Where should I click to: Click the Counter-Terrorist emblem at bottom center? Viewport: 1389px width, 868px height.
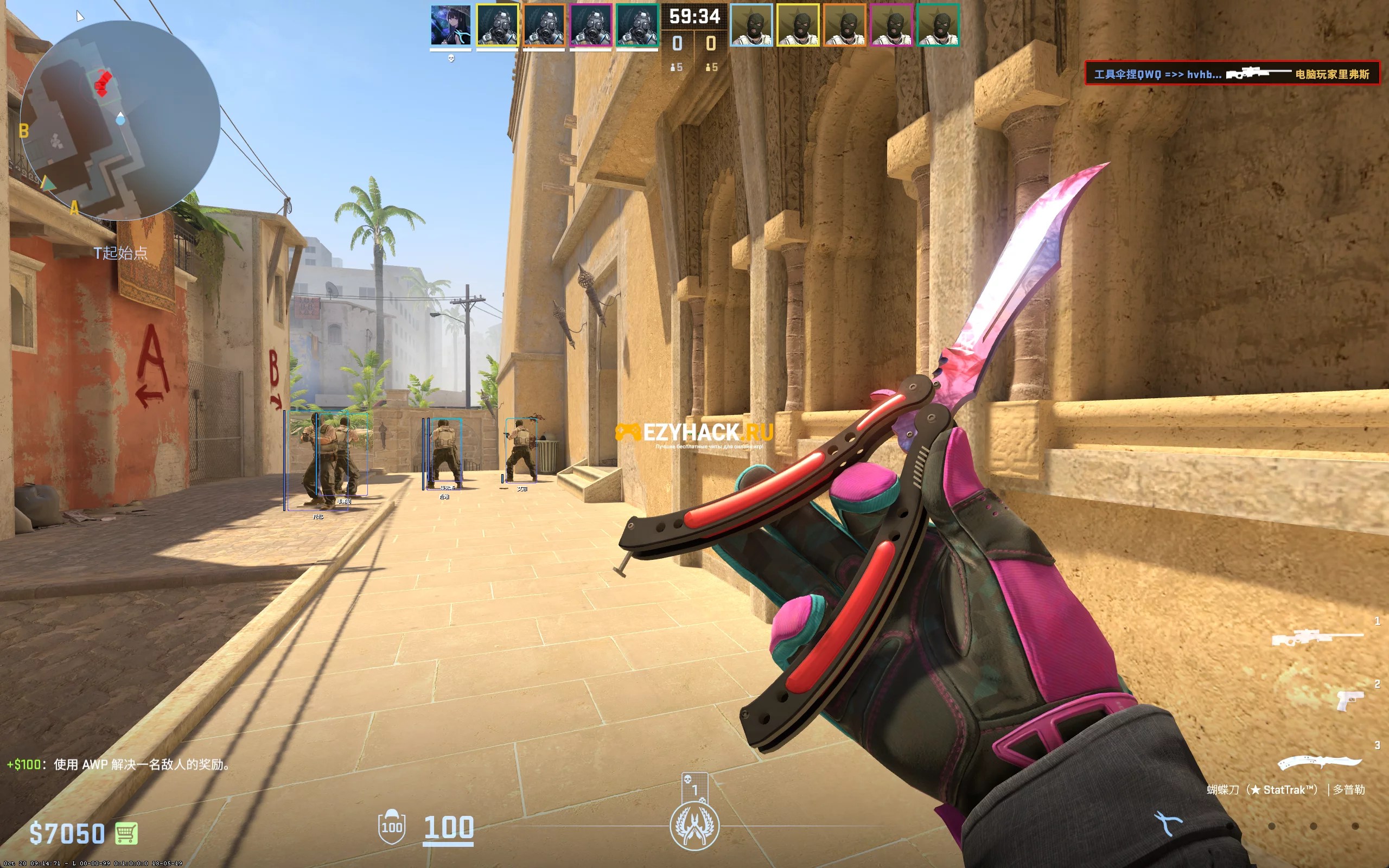pos(694,827)
